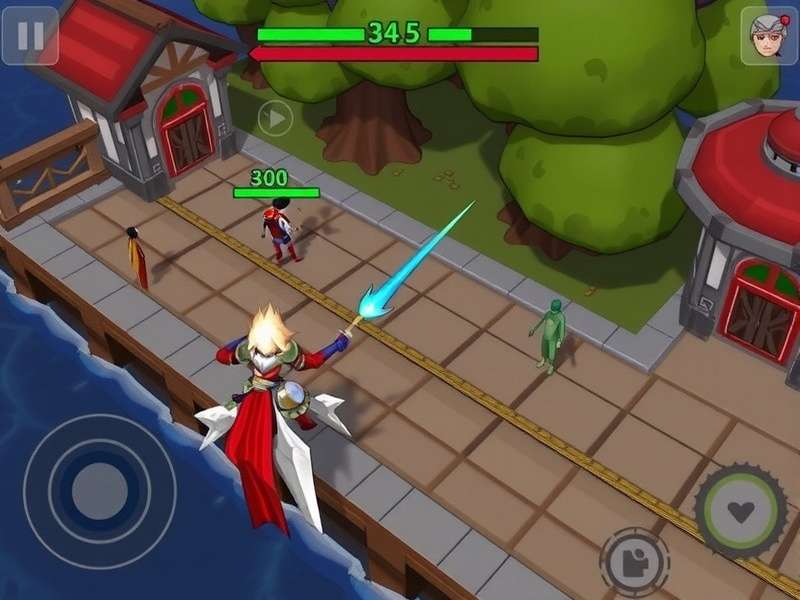800x600 pixels.
Task: Pause the game with the pause button
Action: (30, 36)
